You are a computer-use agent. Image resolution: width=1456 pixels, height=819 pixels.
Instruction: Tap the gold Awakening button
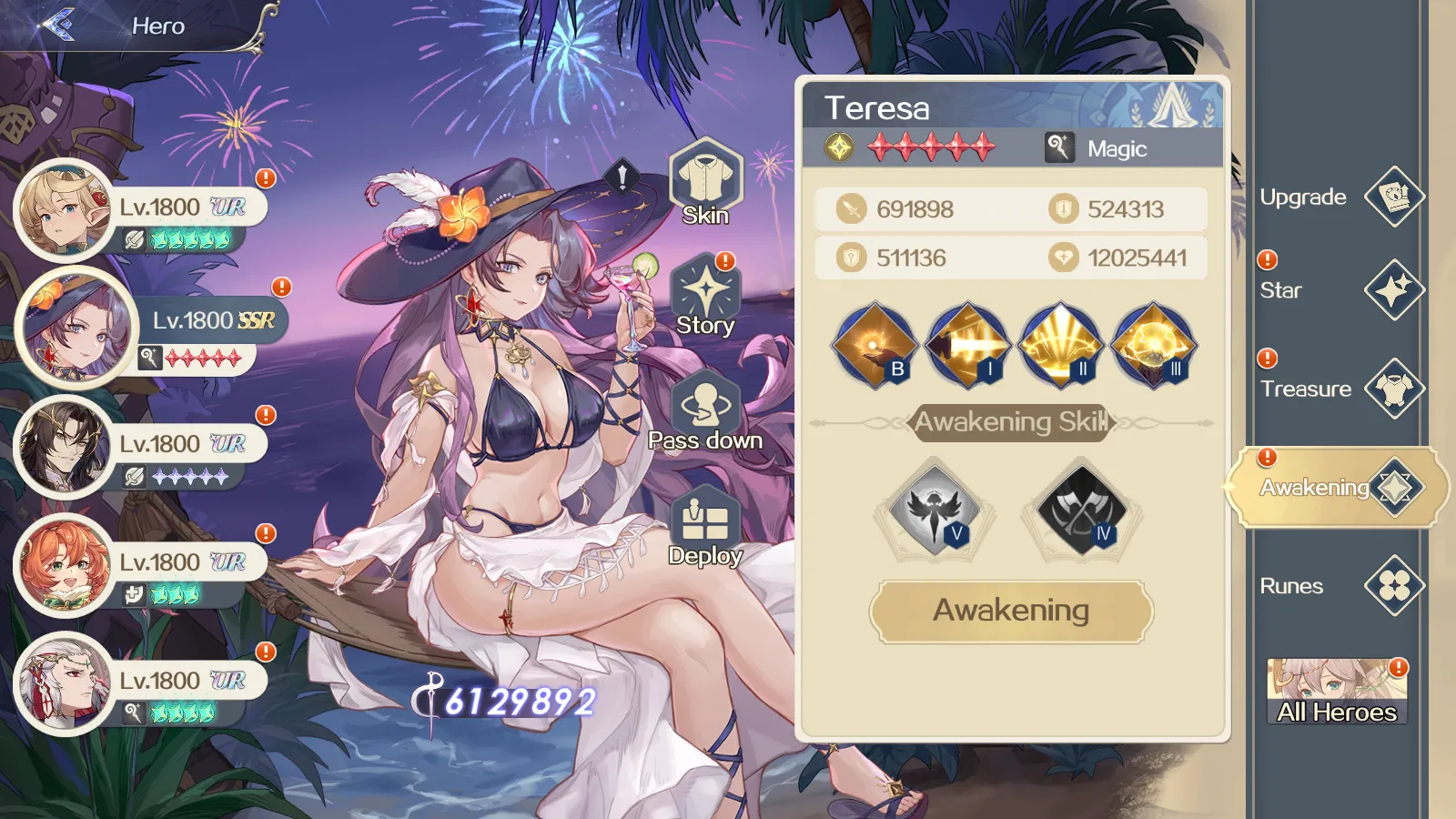tap(1011, 611)
